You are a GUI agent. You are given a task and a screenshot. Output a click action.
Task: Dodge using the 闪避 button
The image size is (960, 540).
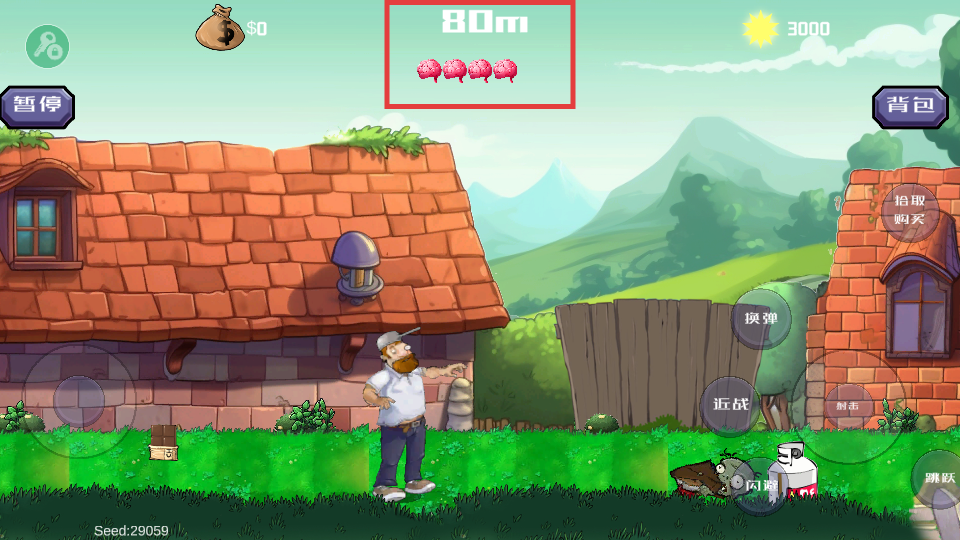[x=762, y=485]
